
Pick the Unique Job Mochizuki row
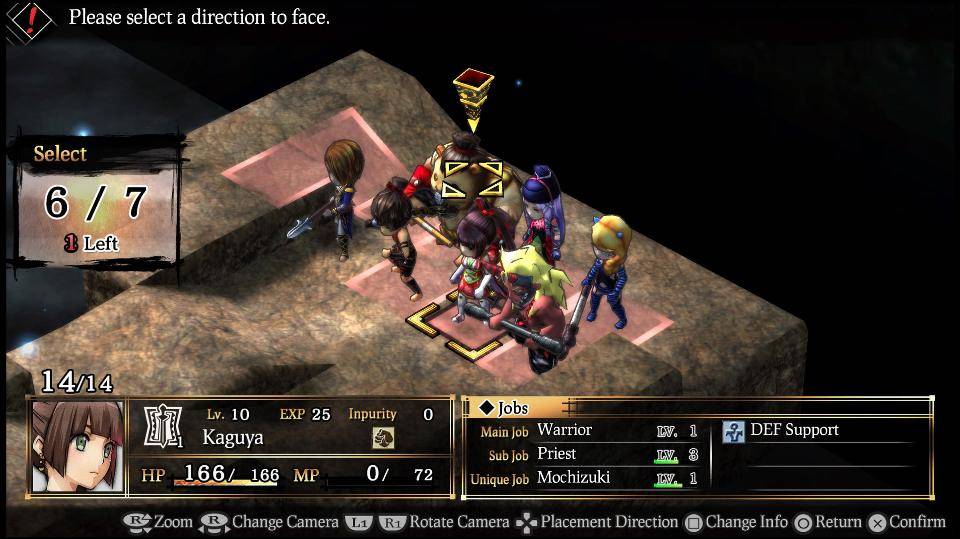(584, 478)
